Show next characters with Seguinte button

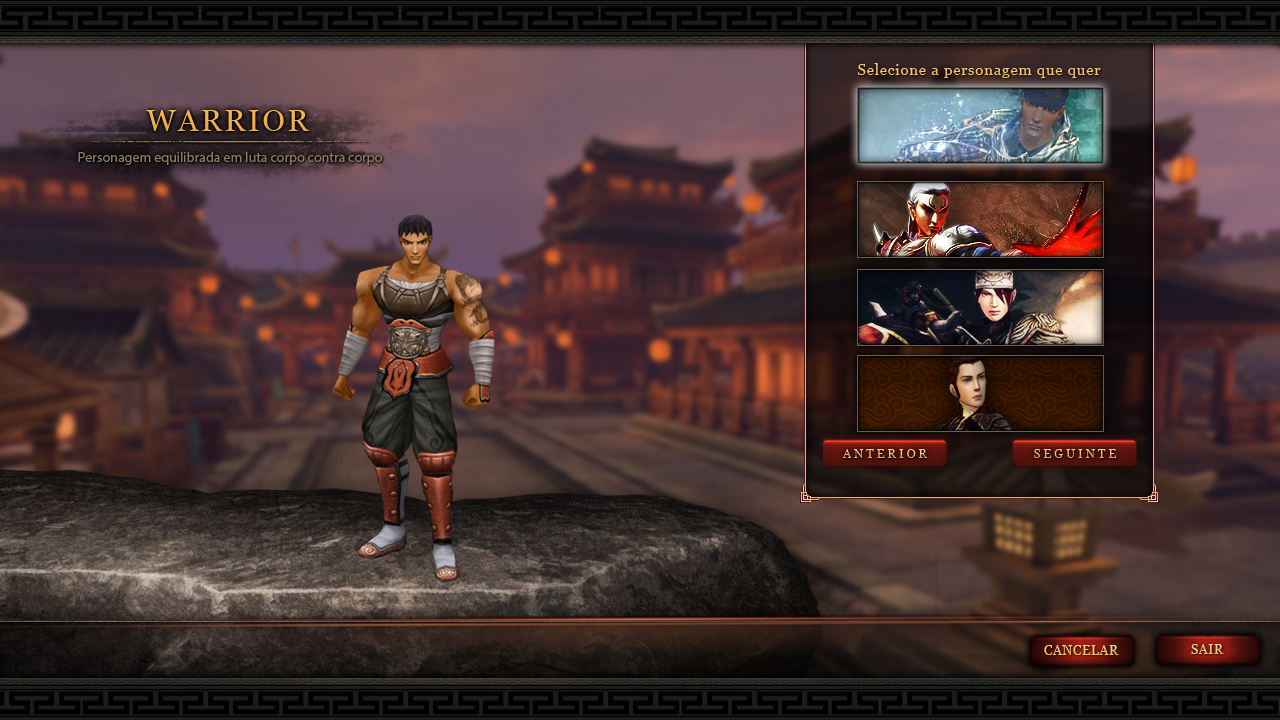(1075, 454)
